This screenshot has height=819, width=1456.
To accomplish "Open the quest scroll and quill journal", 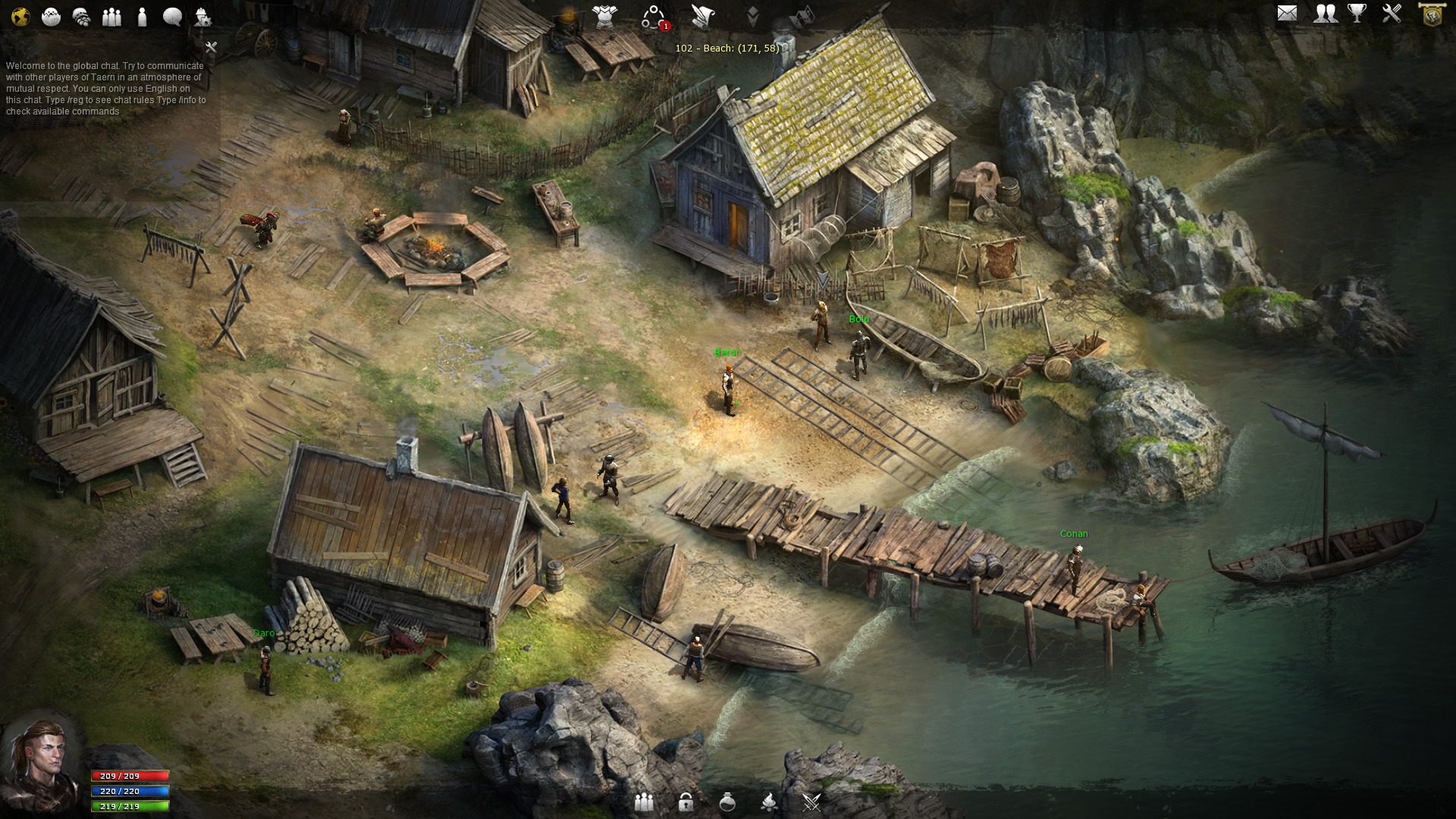I will point(703,16).
